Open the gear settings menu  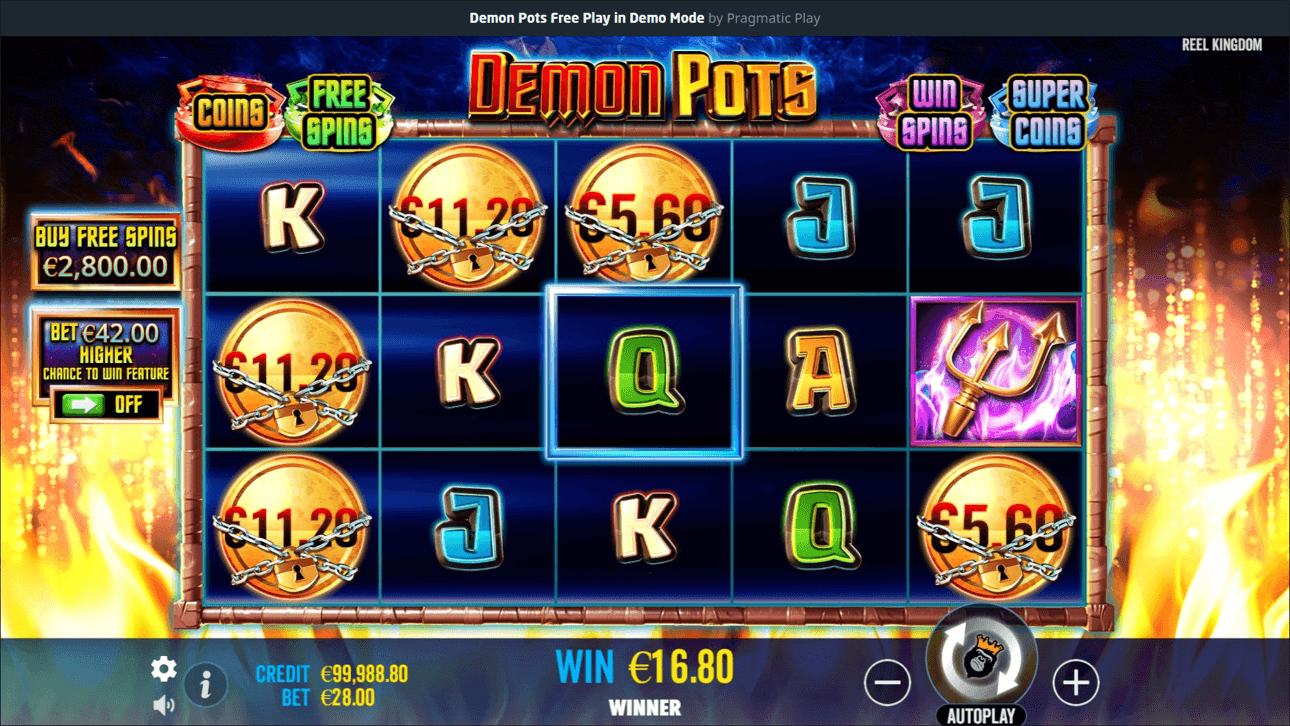[x=164, y=669]
